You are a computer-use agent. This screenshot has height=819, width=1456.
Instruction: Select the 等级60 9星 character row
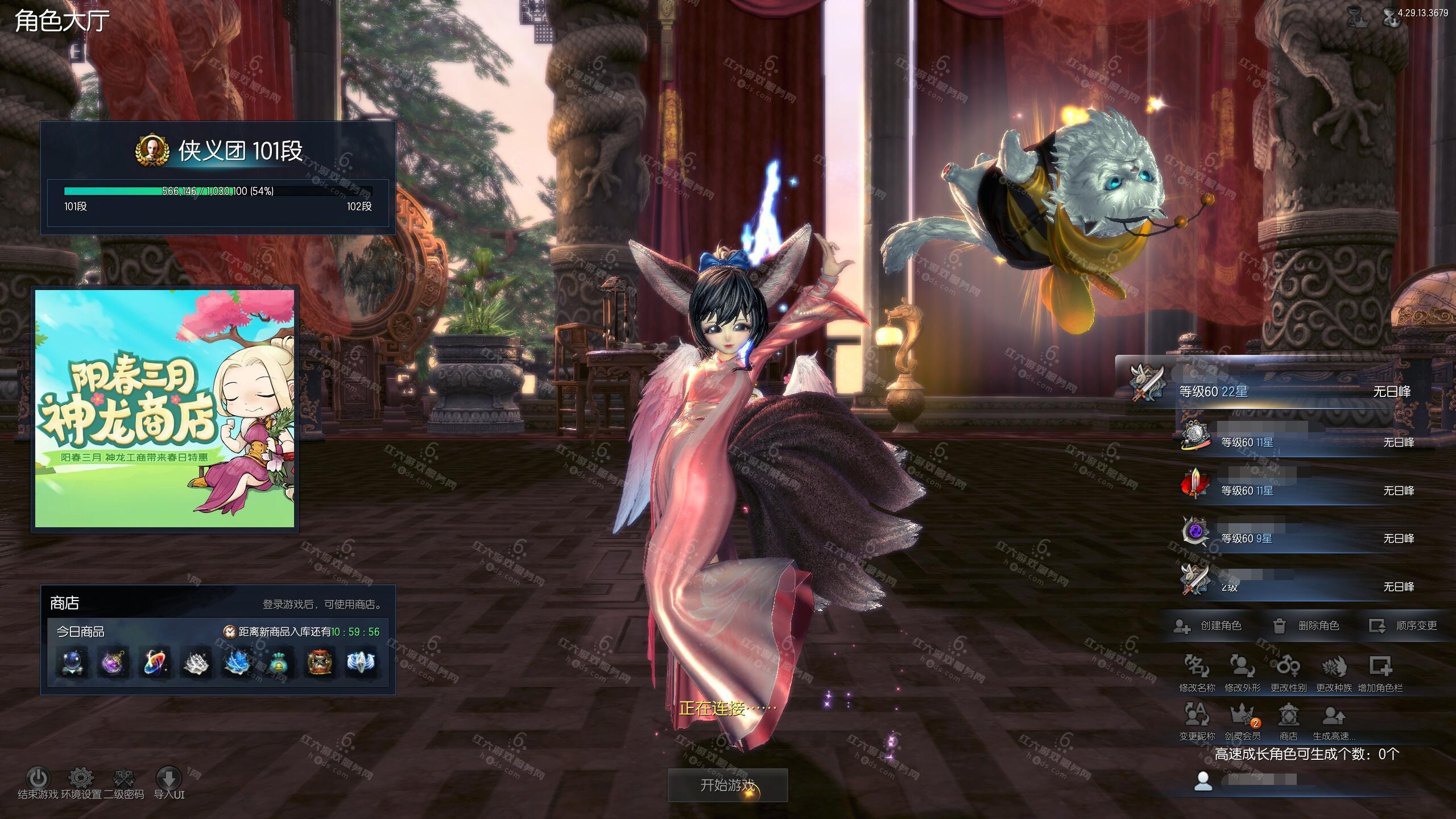point(1297,538)
